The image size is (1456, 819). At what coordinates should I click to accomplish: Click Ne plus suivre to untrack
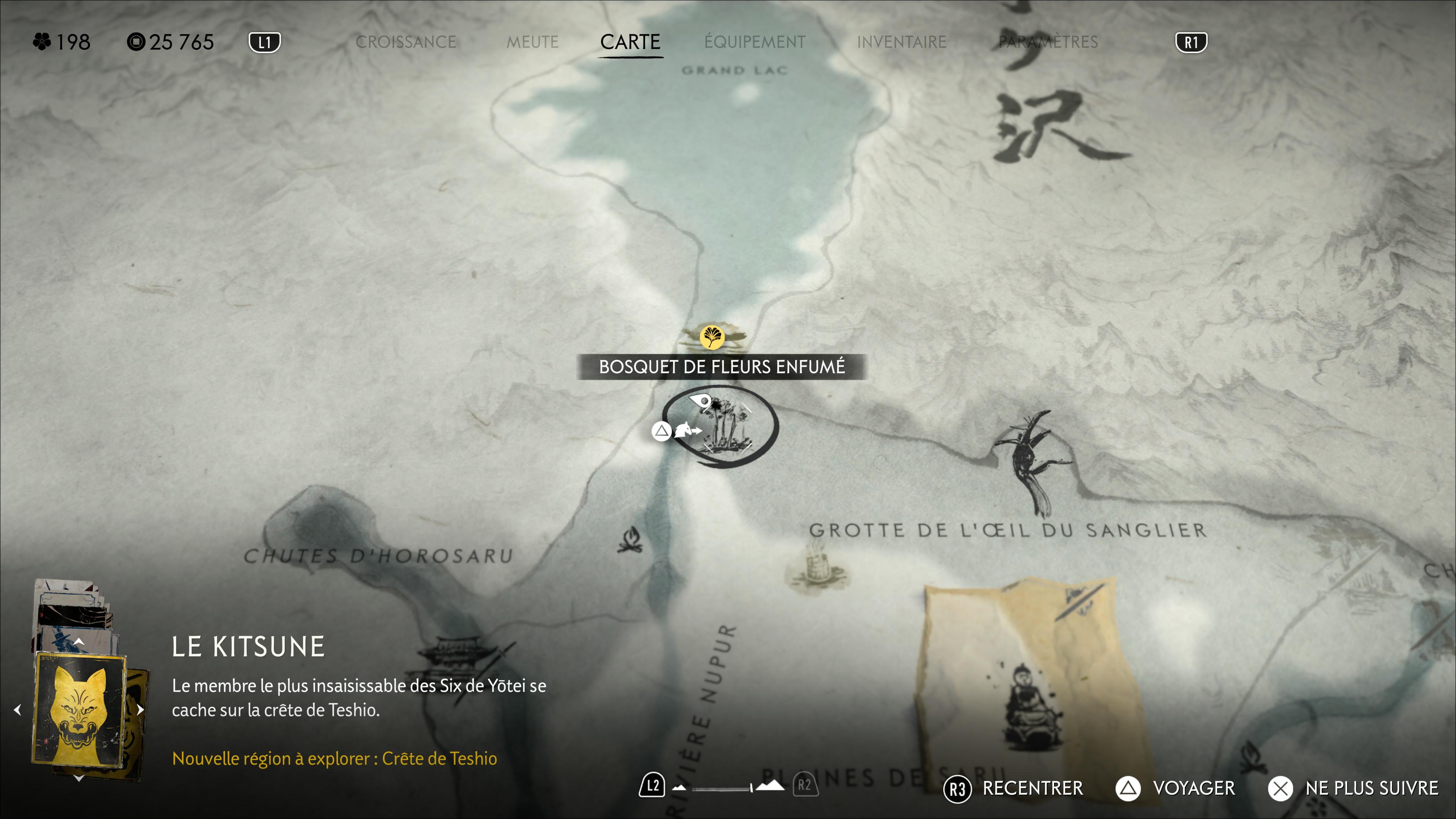[x=1353, y=789]
